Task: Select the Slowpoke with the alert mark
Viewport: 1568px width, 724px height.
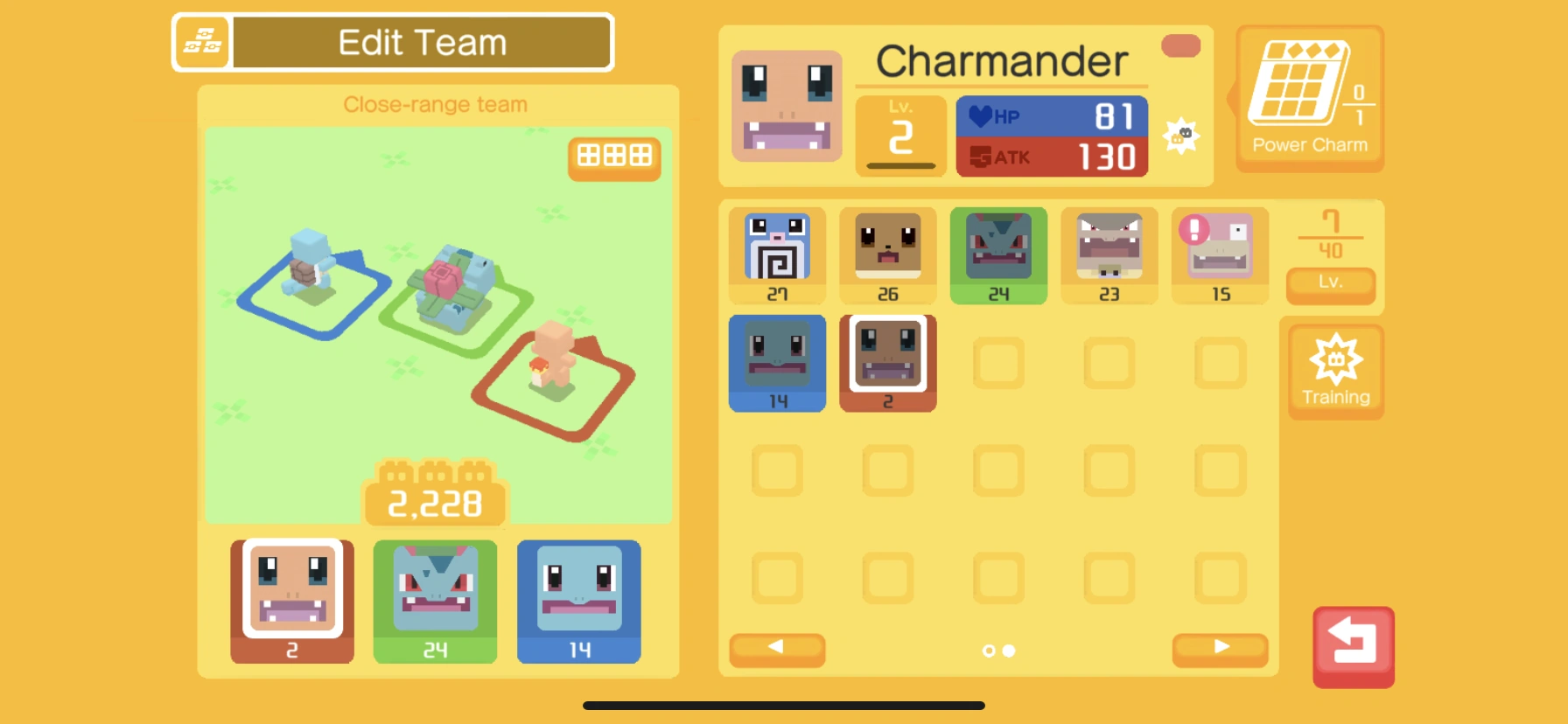Action: pyautogui.click(x=1220, y=254)
